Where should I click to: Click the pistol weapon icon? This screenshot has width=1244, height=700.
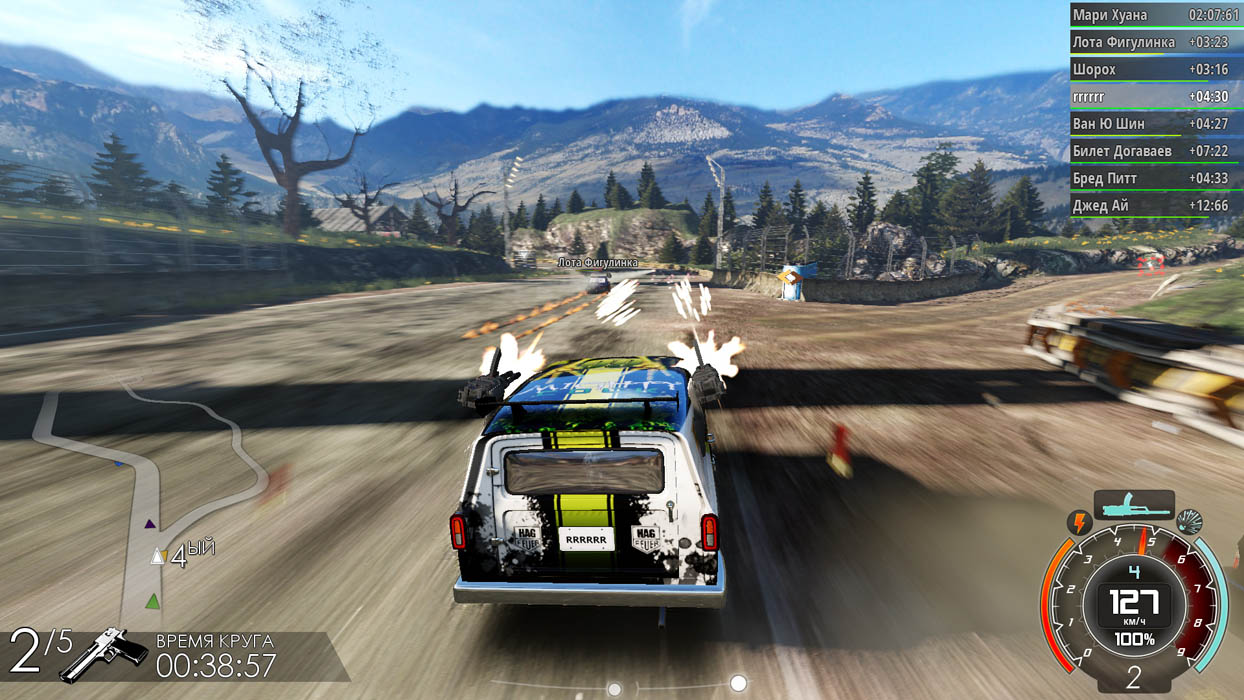(x=104, y=654)
